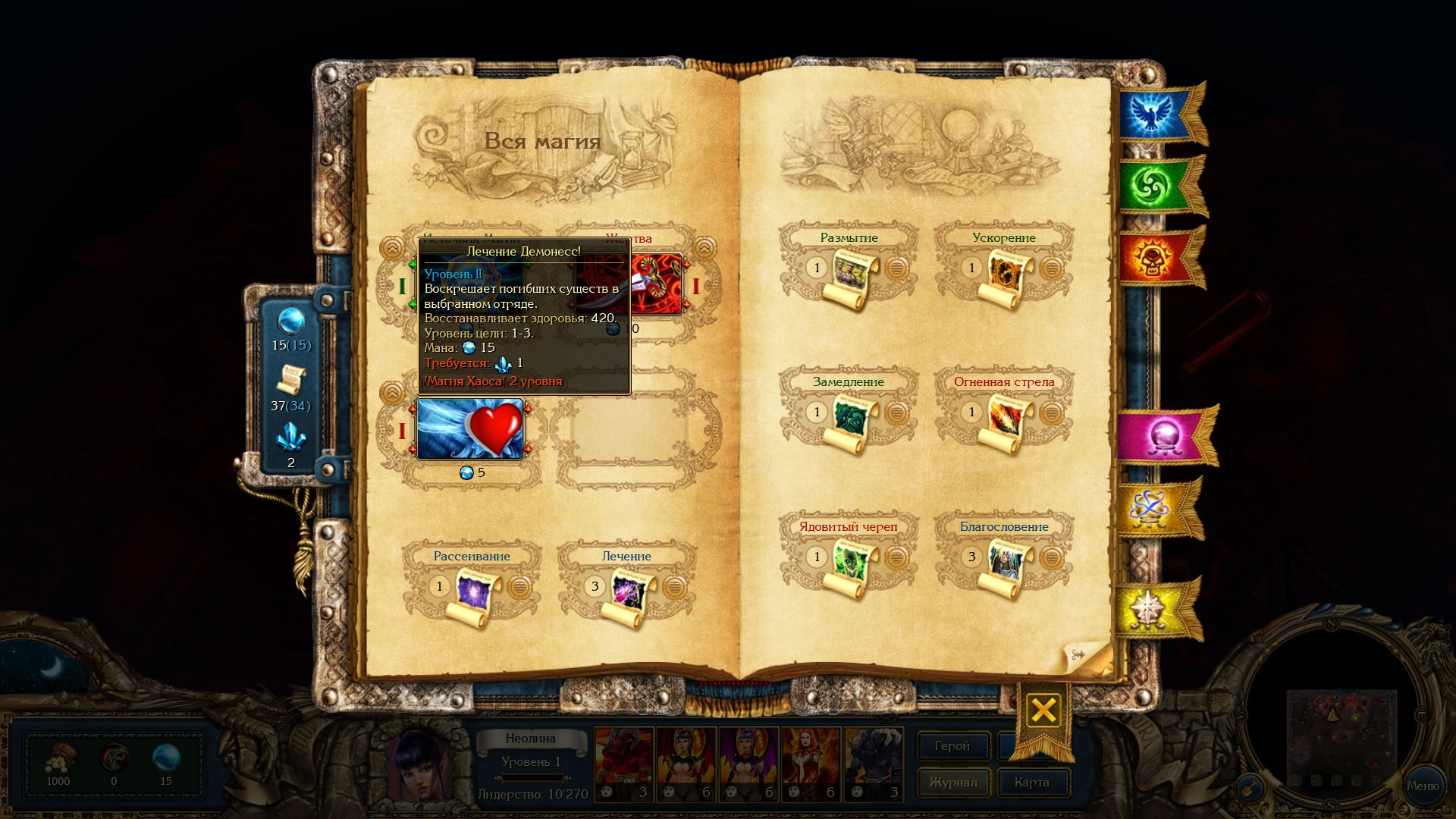Viewport: 1456px width, 819px height.
Task: Open the pink crystal ball bookmark
Action: click(x=1163, y=438)
